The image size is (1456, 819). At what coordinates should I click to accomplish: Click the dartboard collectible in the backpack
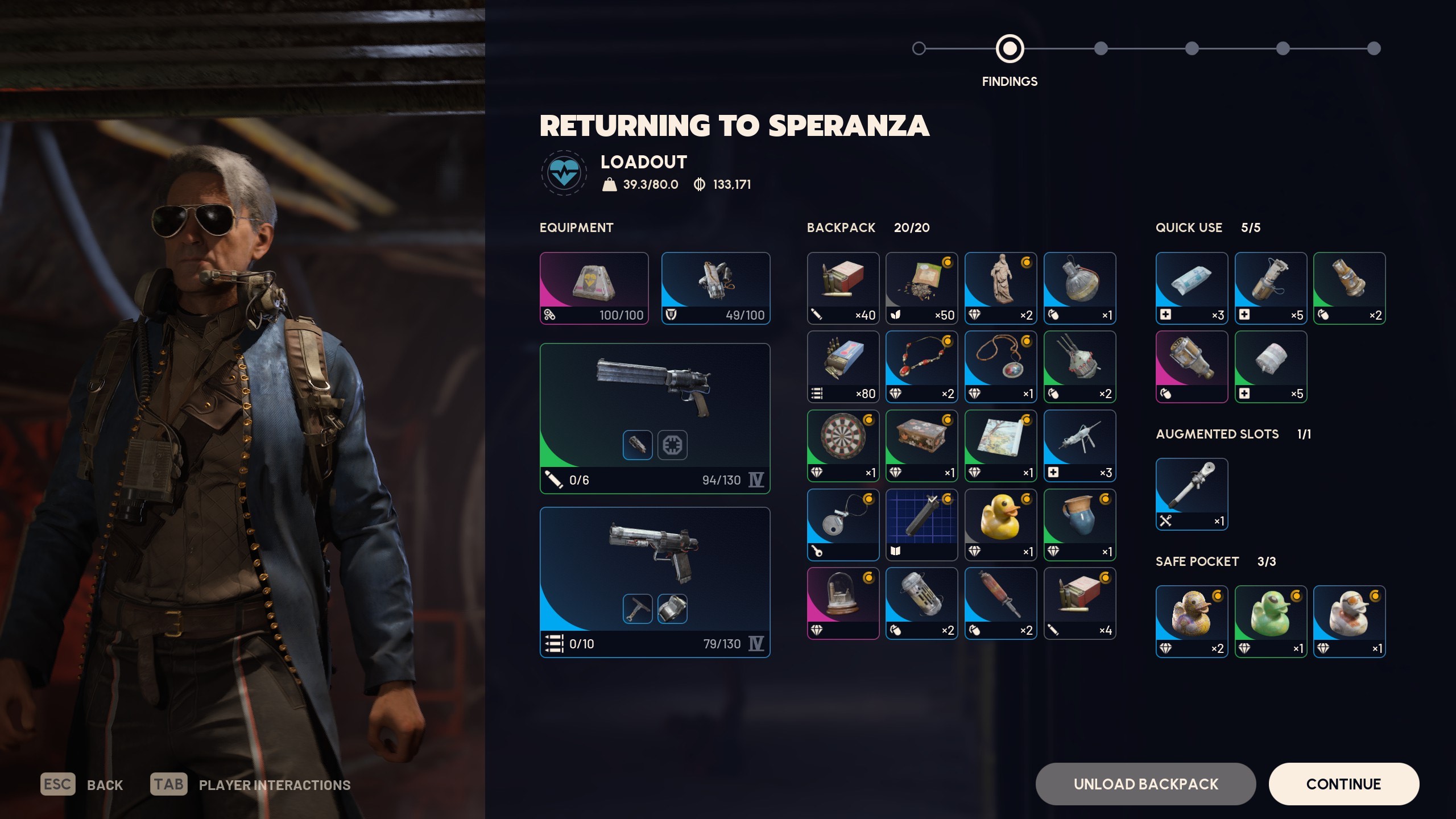click(842, 445)
